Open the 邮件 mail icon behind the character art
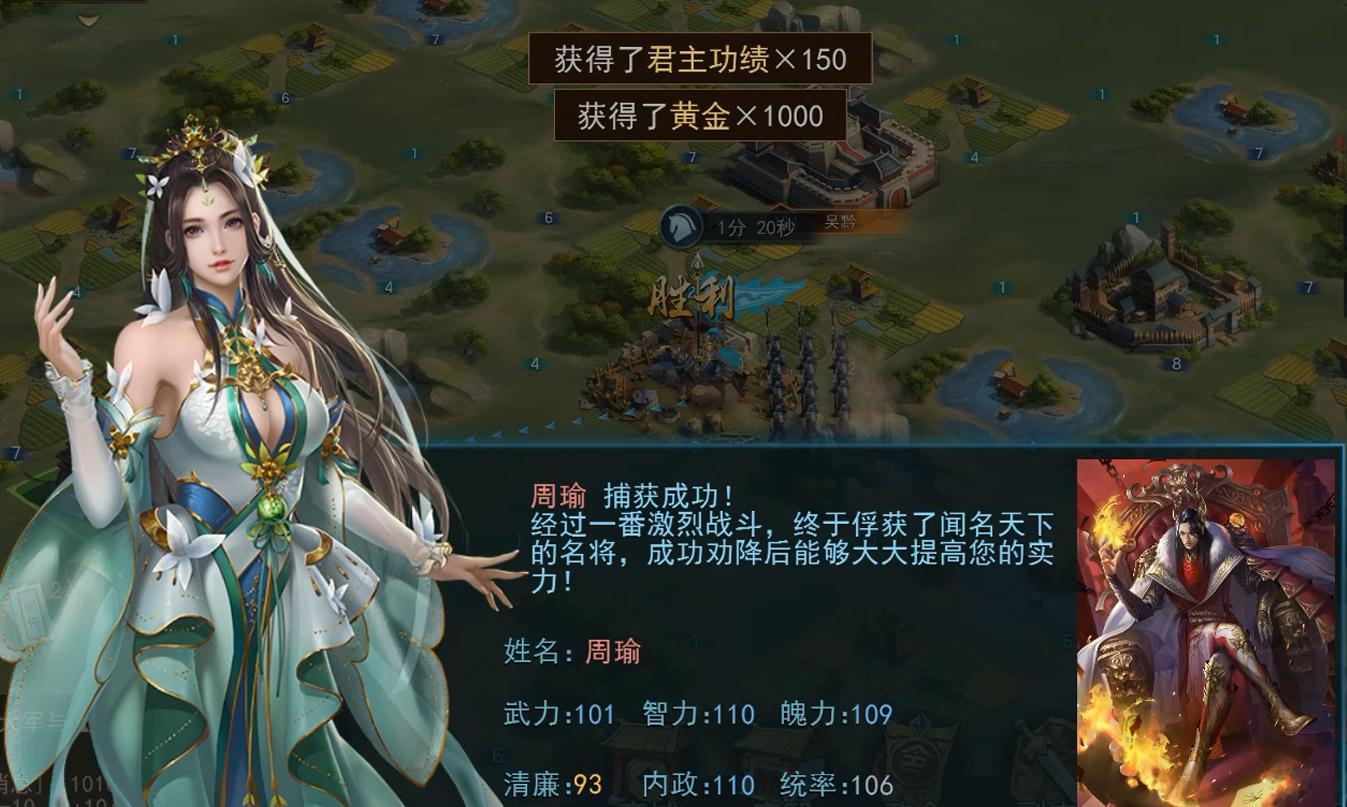The height and width of the screenshot is (807, 1347). 29,612
